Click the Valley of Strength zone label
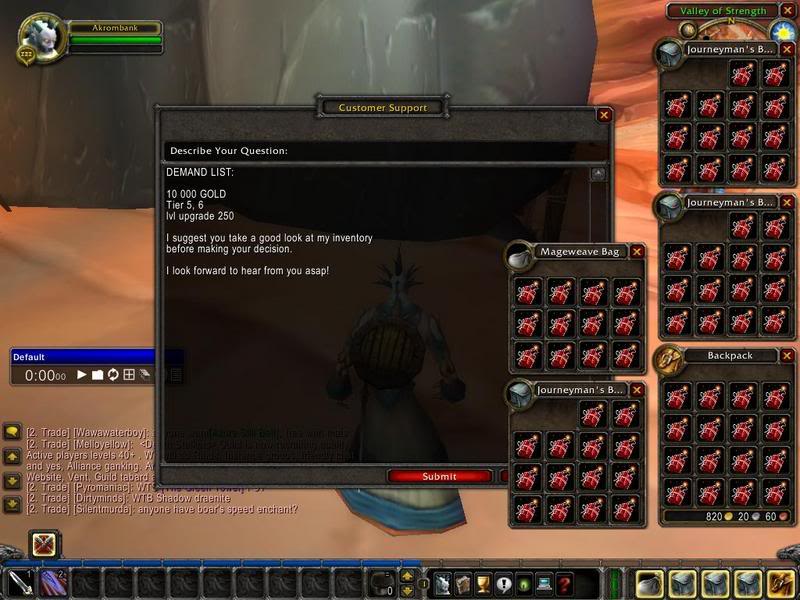800x600 pixels. point(723,11)
